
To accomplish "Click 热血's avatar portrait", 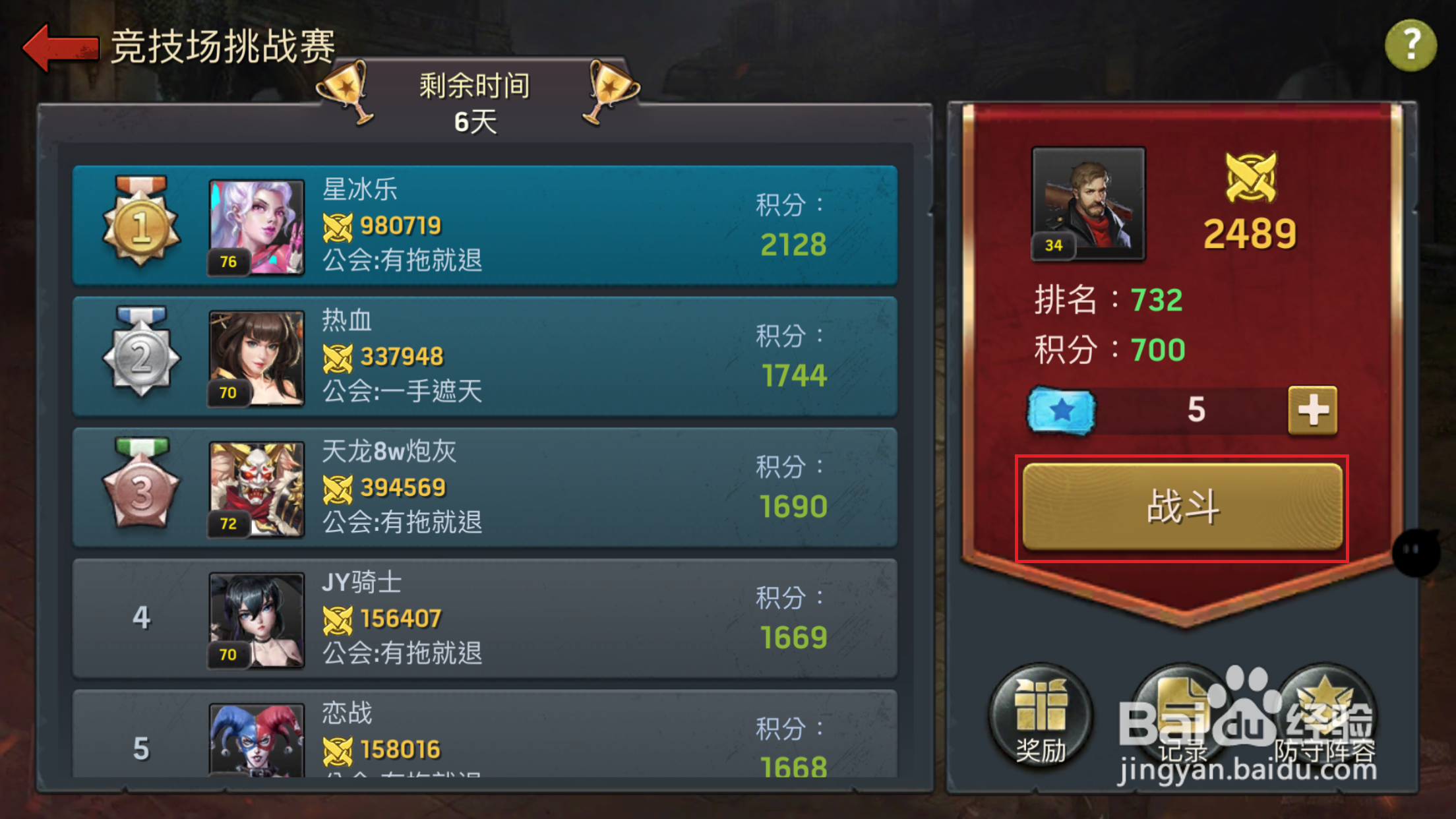I will 257,356.
